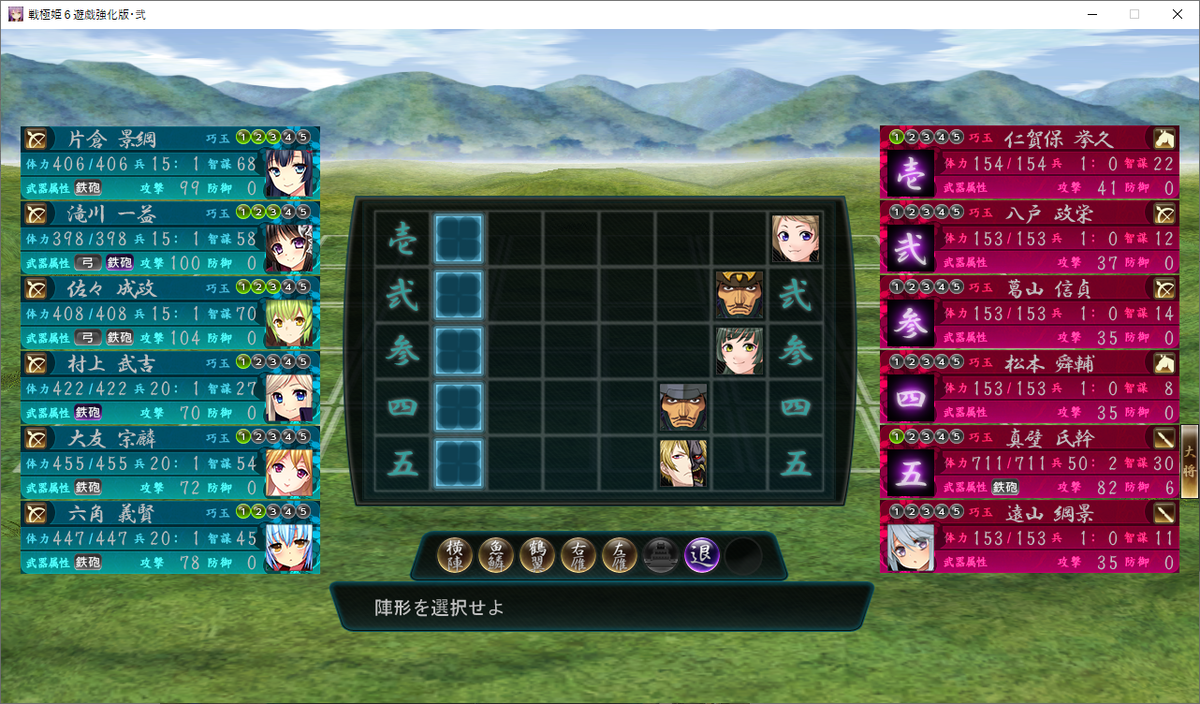The height and width of the screenshot is (704, 1200).
Task: Click the greyed-out castle icon
Action: click(661, 555)
